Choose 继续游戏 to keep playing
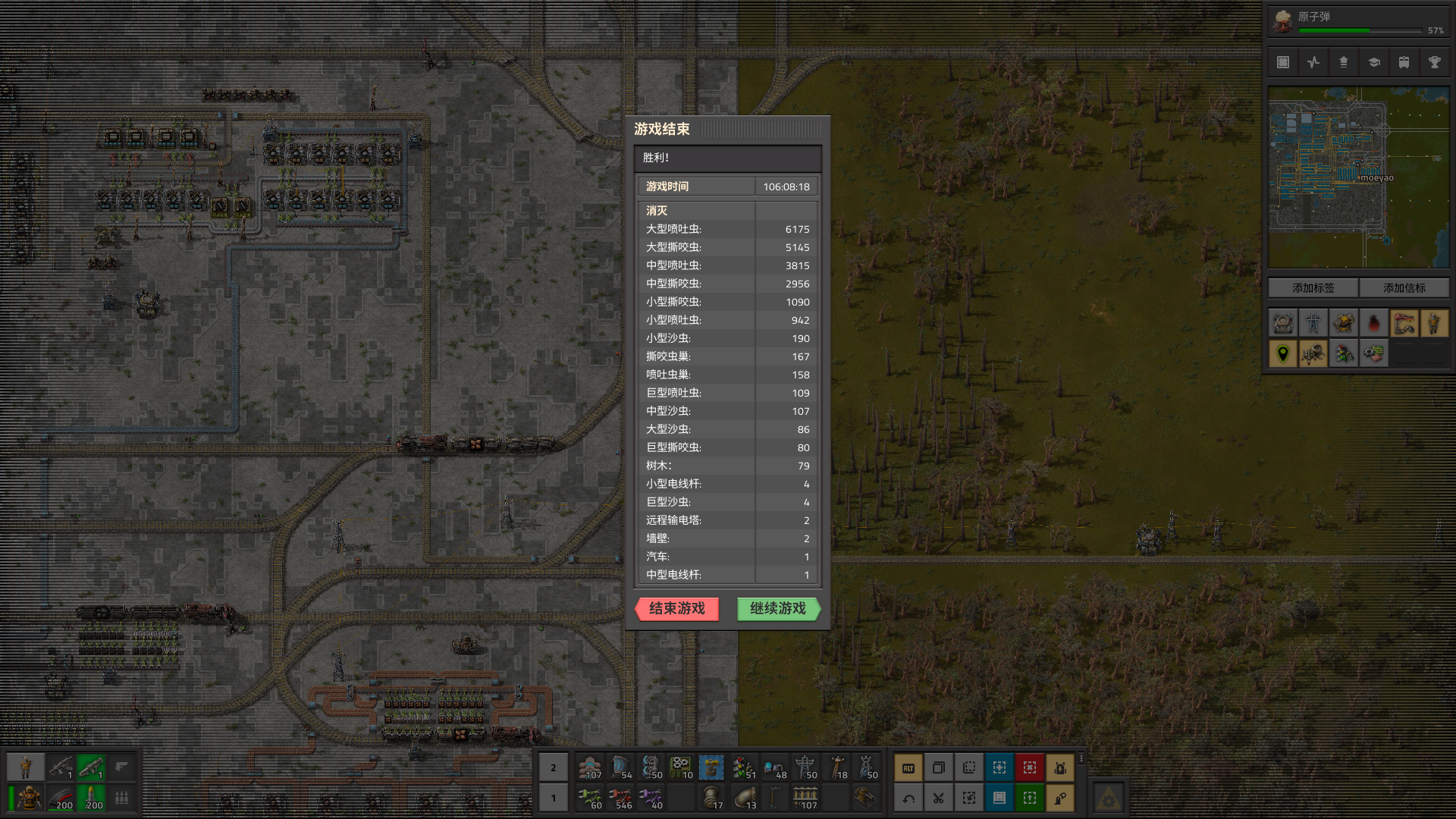 pyautogui.click(x=778, y=609)
